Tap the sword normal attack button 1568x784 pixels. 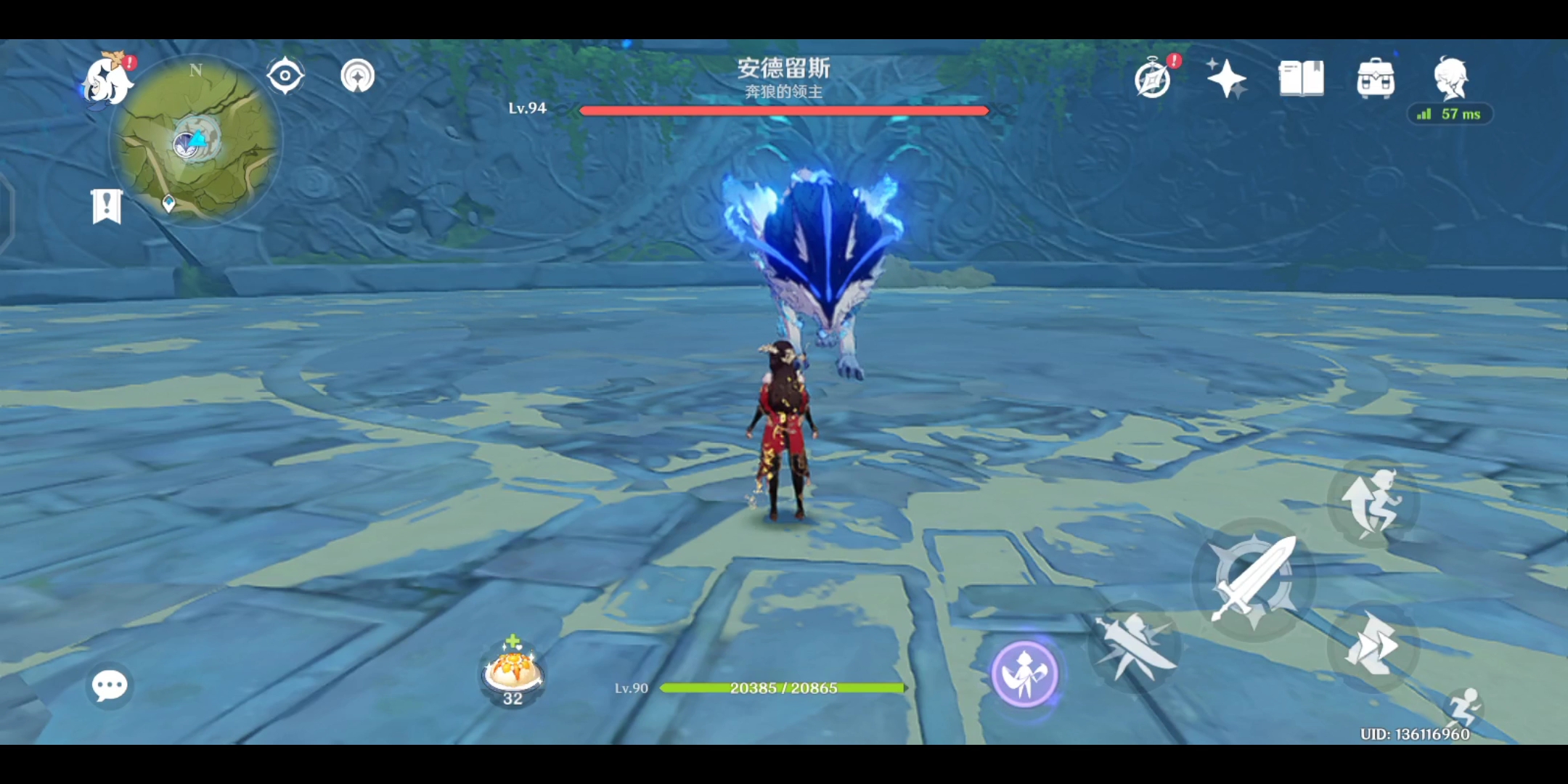1254,579
